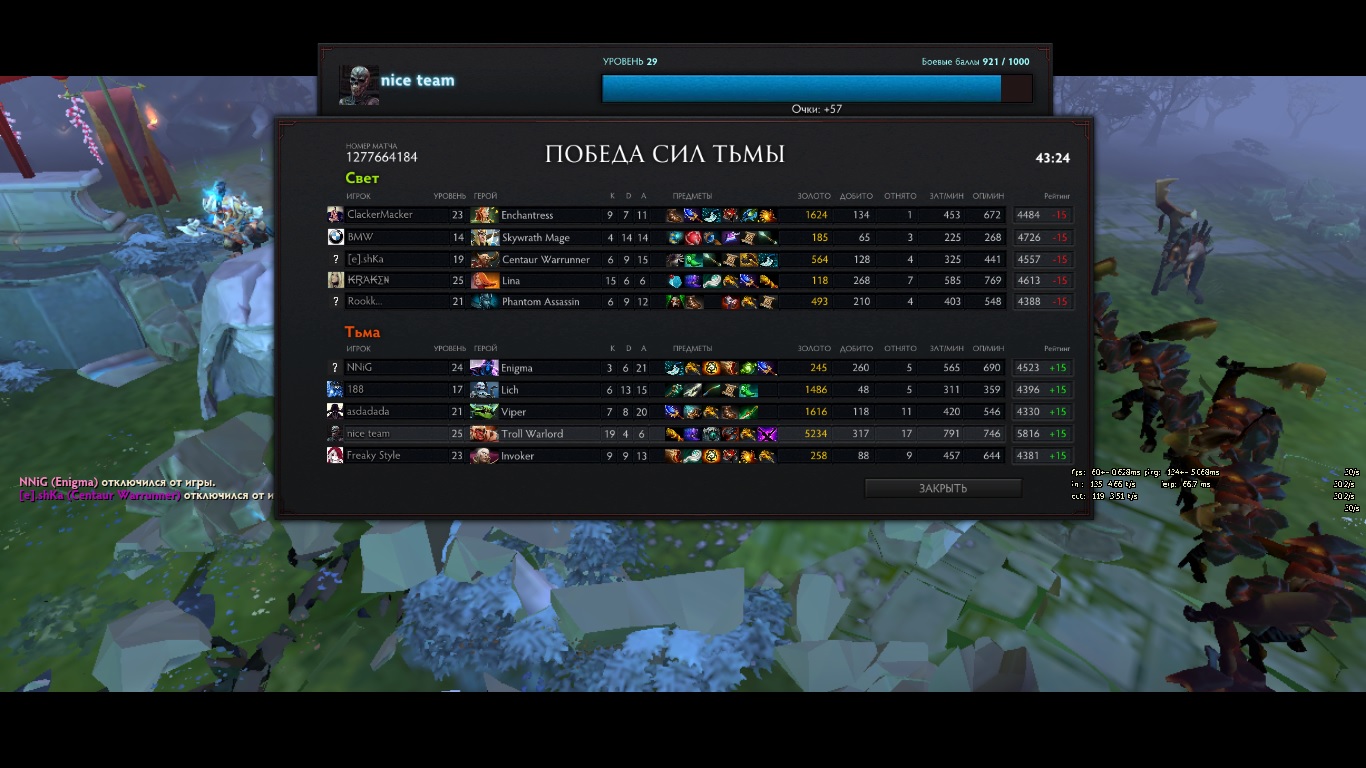Close the scoreboard with the ЗАКРЫТЬ button
This screenshot has width=1366, height=768.
coord(942,488)
